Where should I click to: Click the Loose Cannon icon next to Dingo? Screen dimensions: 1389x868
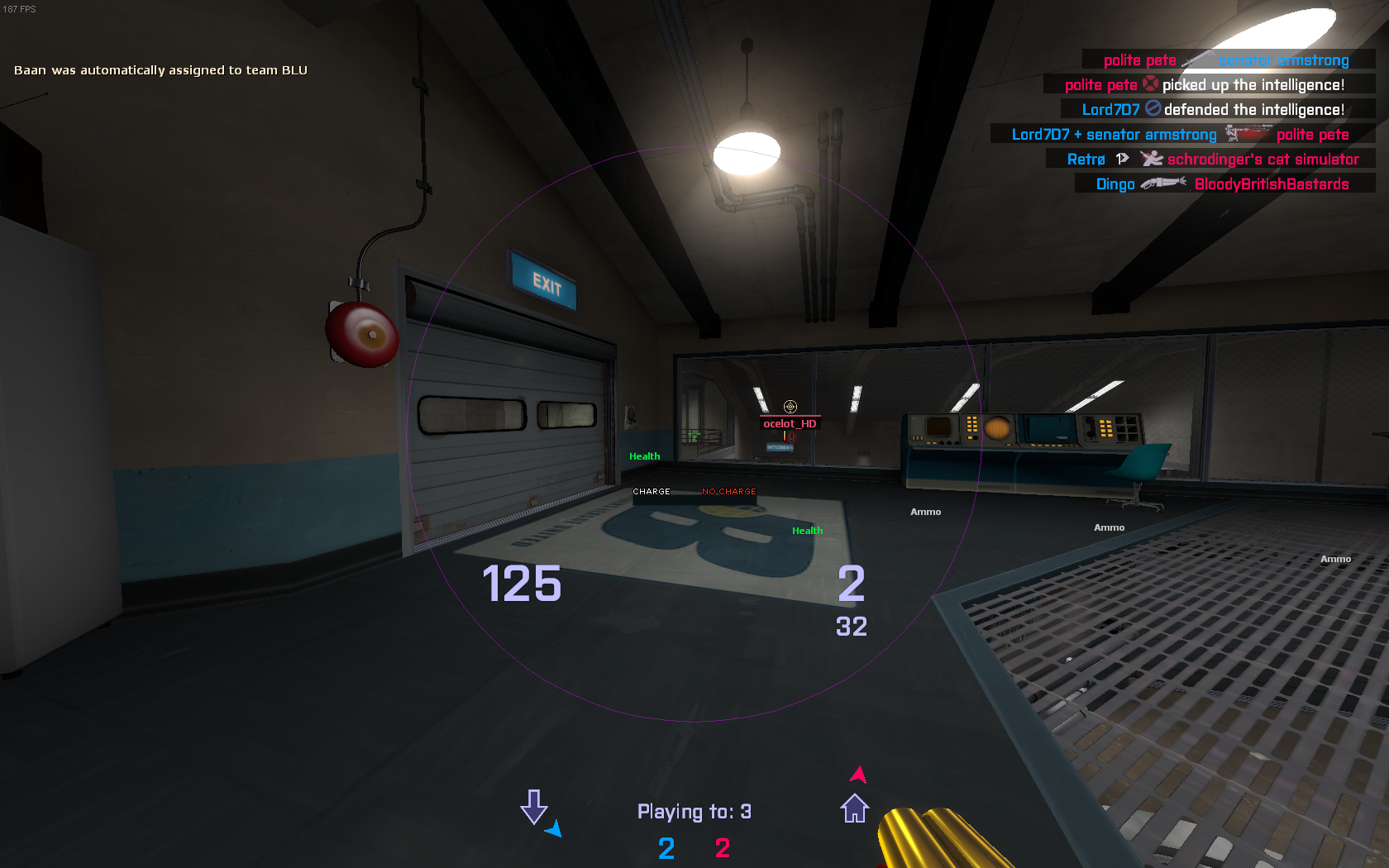coord(1164,184)
